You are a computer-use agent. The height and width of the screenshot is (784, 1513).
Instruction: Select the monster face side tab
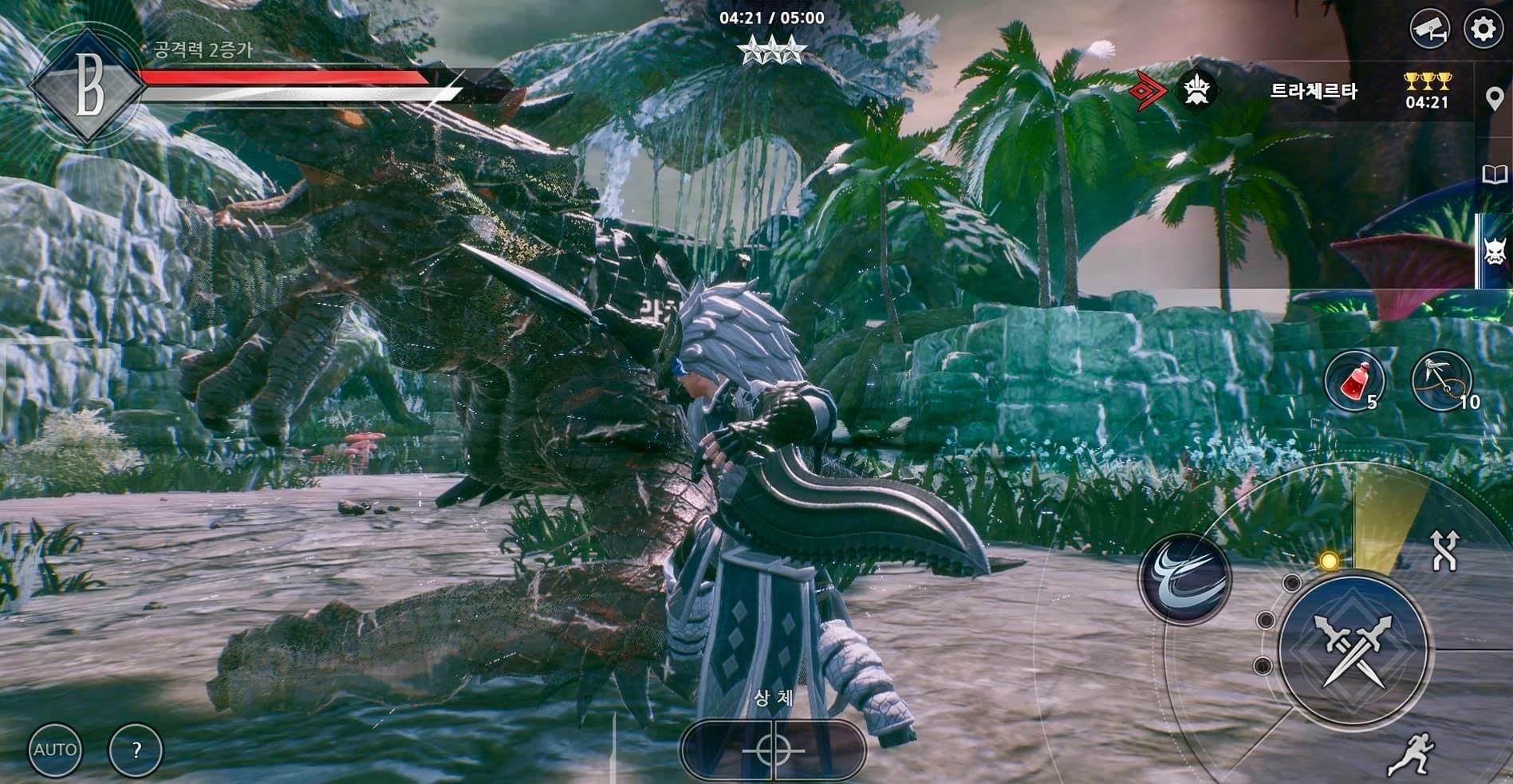(1493, 250)
